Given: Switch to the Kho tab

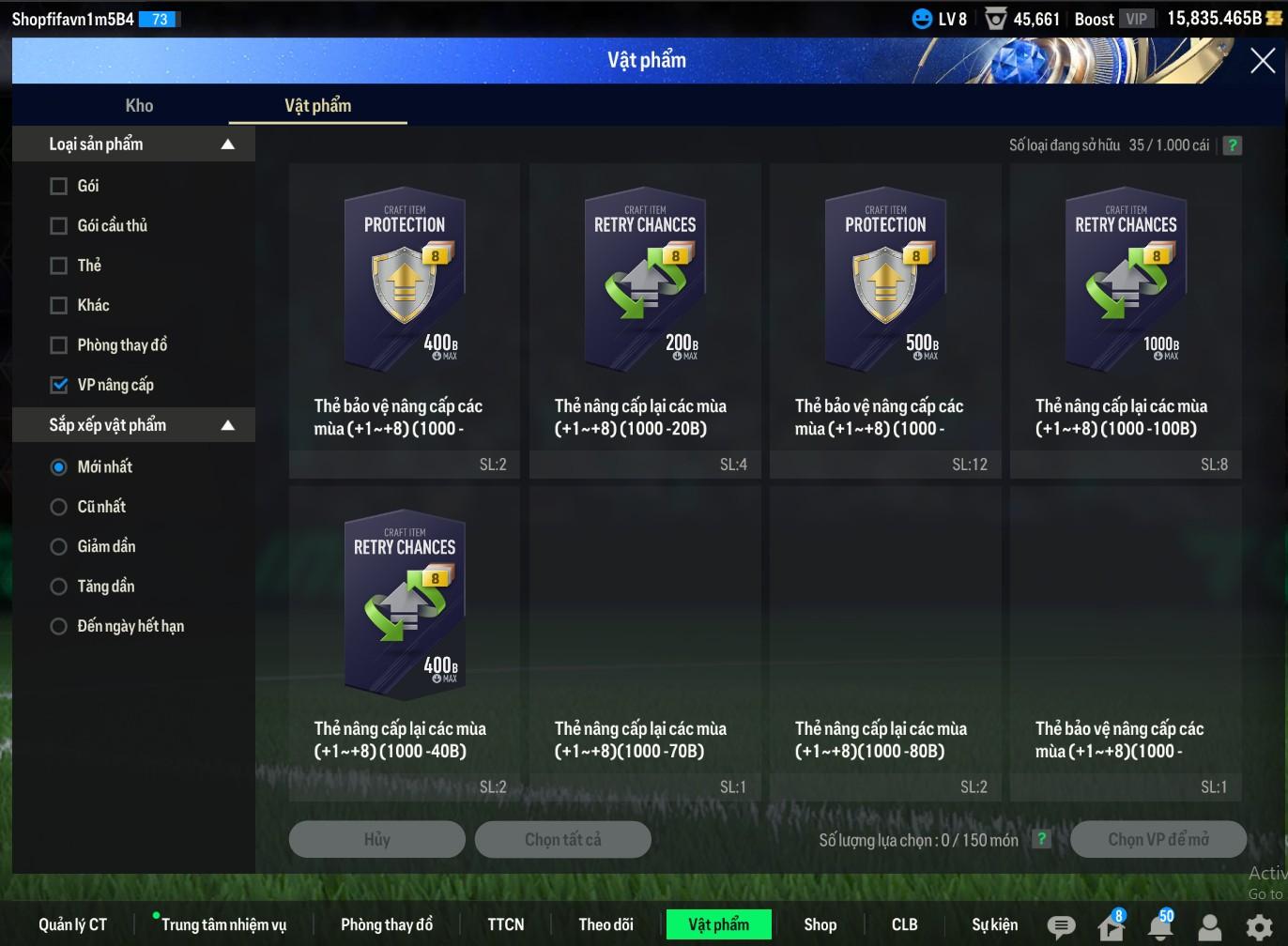Looking at the screenshot, I should [x=139, y=106].
